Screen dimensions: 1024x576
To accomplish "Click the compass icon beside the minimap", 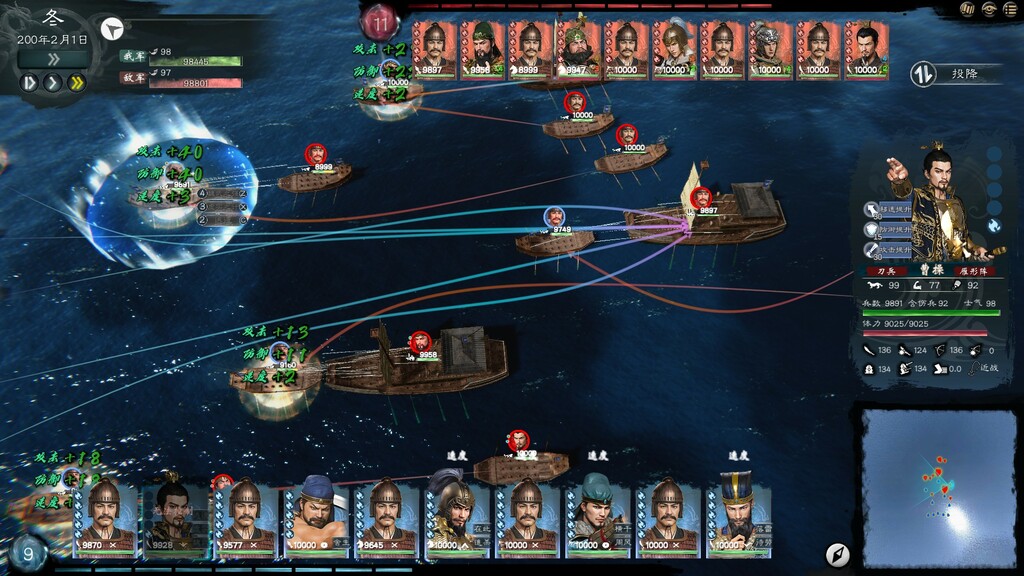I will click(x=837, y=554).
